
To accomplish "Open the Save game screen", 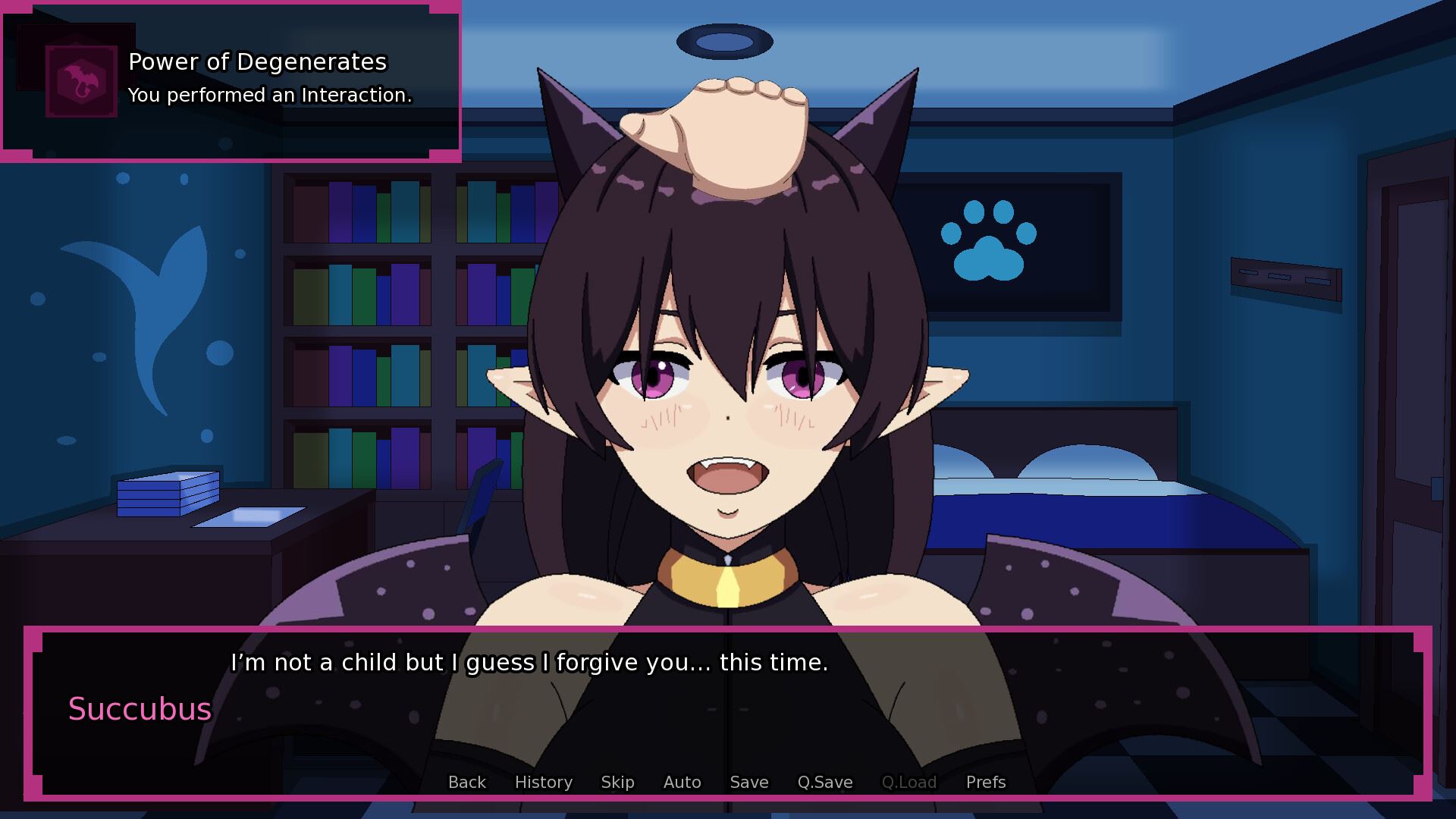I will click(x=748, y=782).
